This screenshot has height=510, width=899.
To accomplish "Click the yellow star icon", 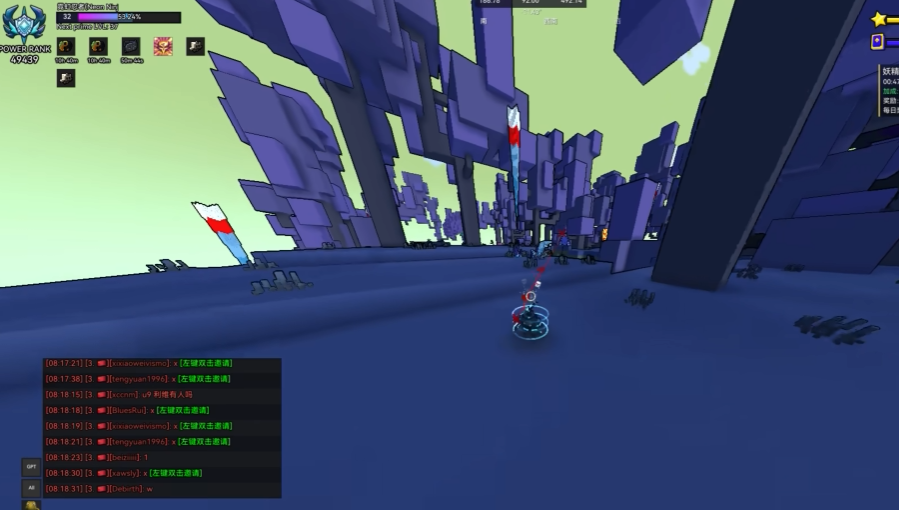I will pyautogui.click(x=879, y=19).
